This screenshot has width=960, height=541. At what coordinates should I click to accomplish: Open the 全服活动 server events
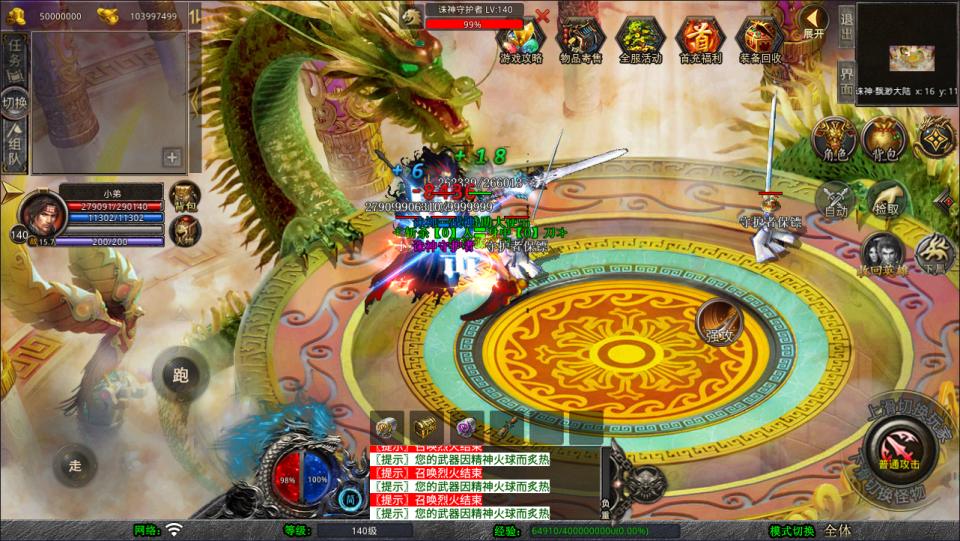(641, 38)
